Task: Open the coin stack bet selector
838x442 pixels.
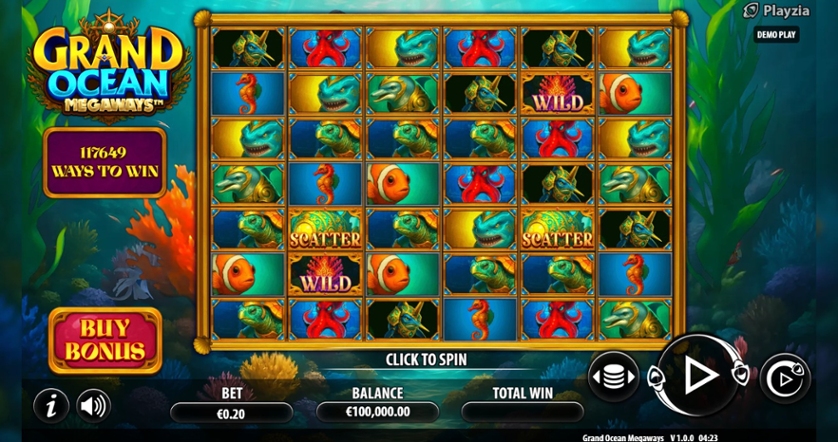Action: click(x=613, y=377)
